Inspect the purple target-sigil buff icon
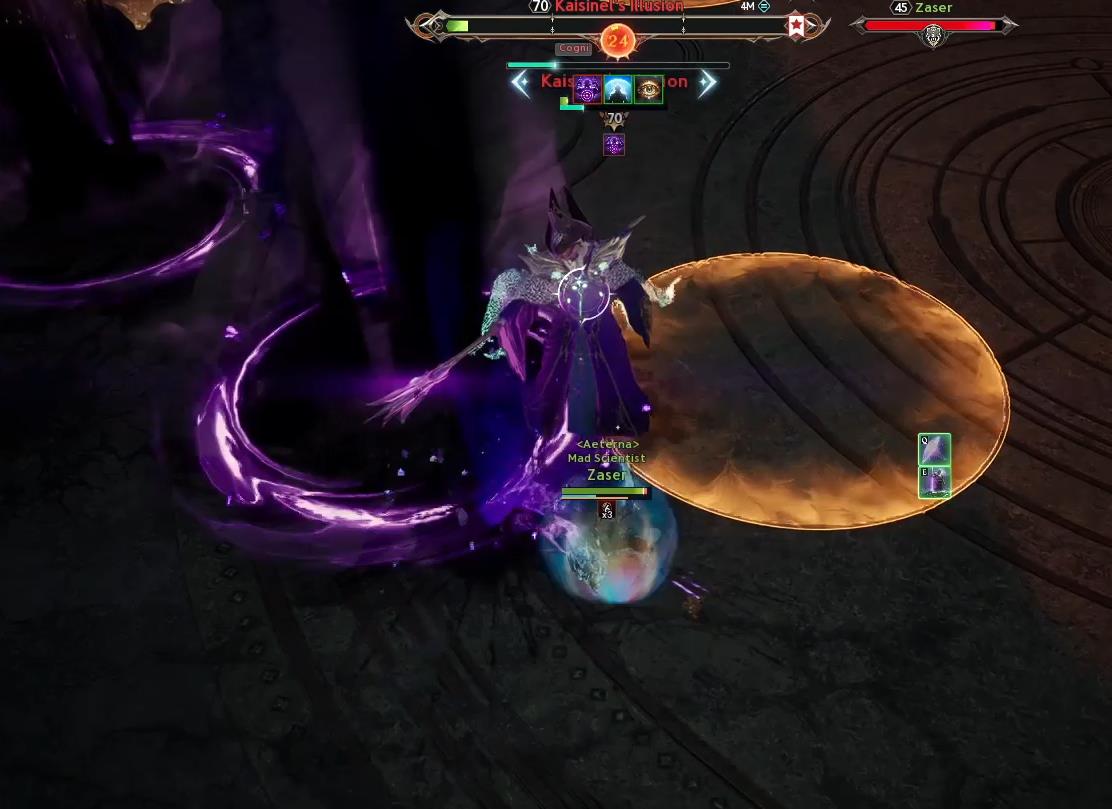The image size is (1112, 809). [x=588, y=90]
